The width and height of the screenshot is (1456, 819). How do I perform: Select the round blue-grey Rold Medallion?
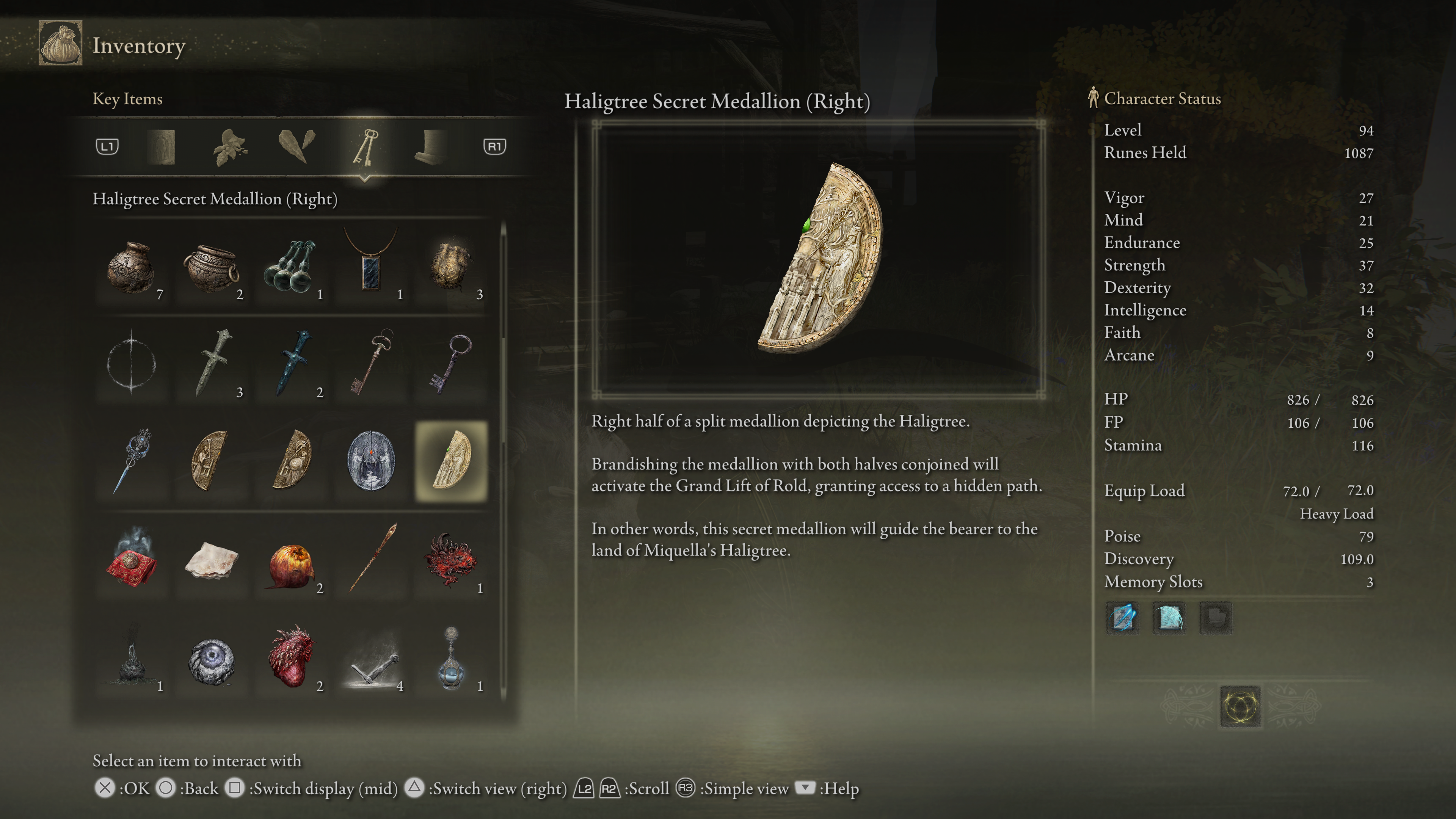371,460
